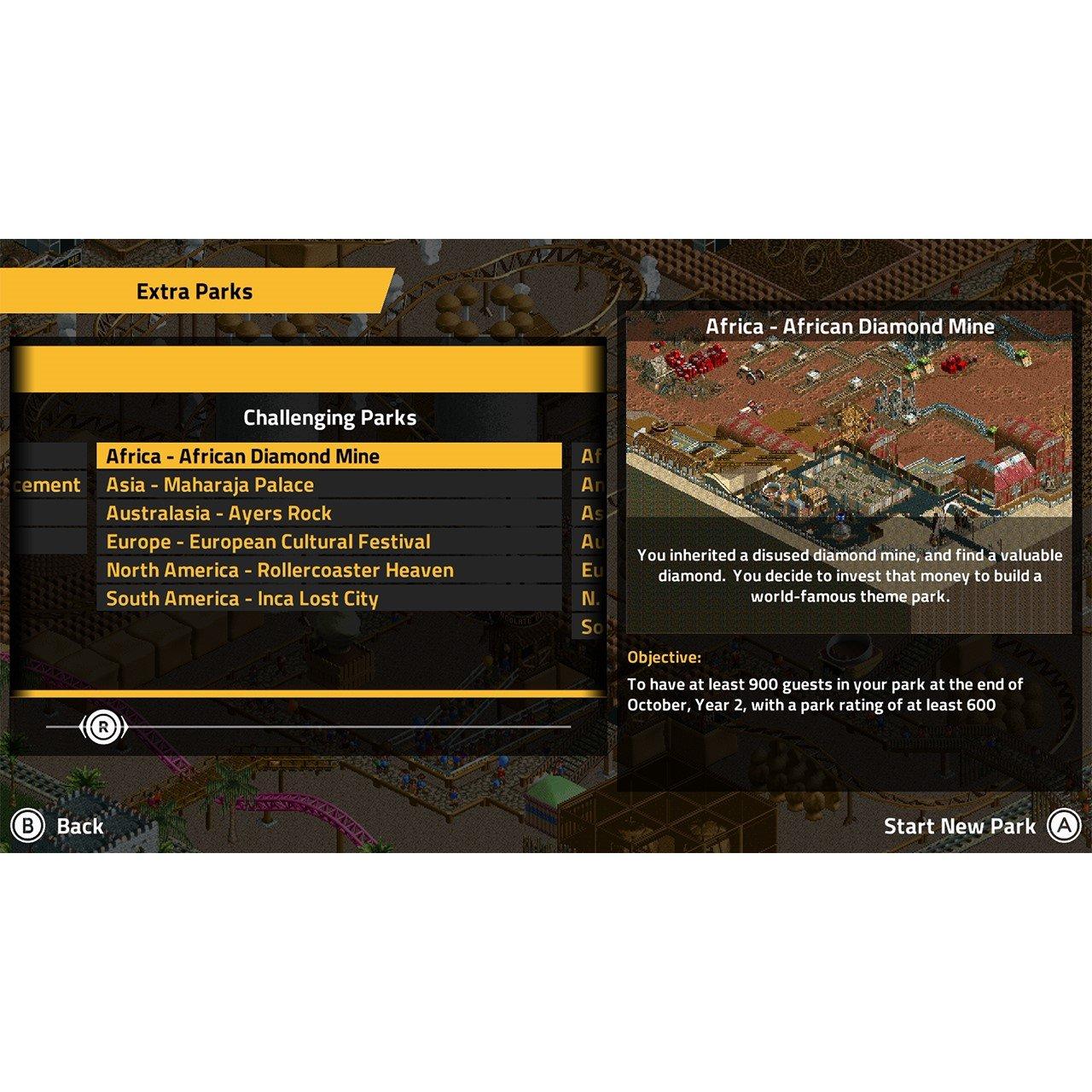Click the Africa - African Diamond Mine title heading
This screenshot has height=1092, width=1092.
(x=851, y=325)
